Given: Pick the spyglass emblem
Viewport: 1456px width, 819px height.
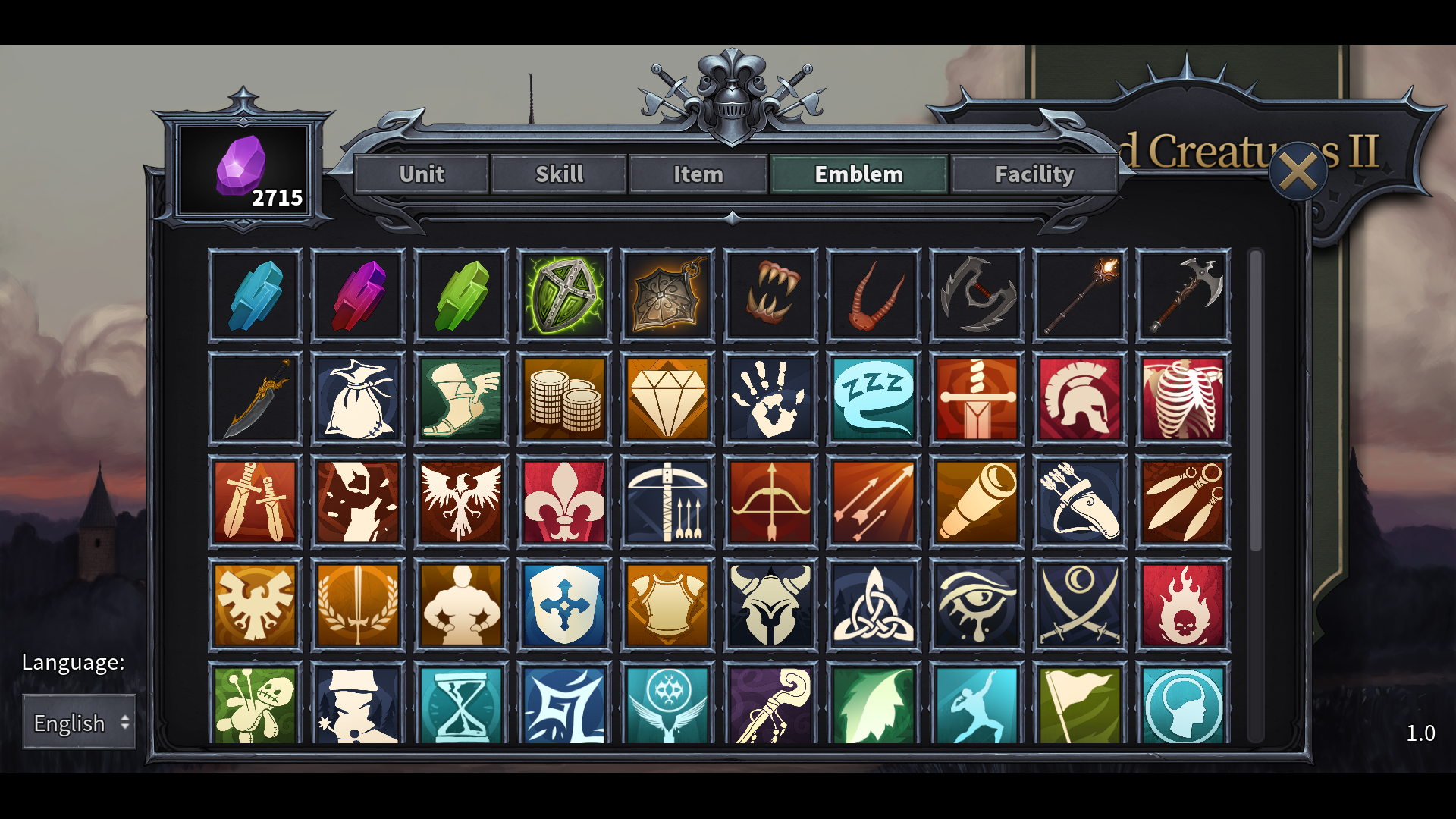Looking at the screenshot, I should 977,502.
